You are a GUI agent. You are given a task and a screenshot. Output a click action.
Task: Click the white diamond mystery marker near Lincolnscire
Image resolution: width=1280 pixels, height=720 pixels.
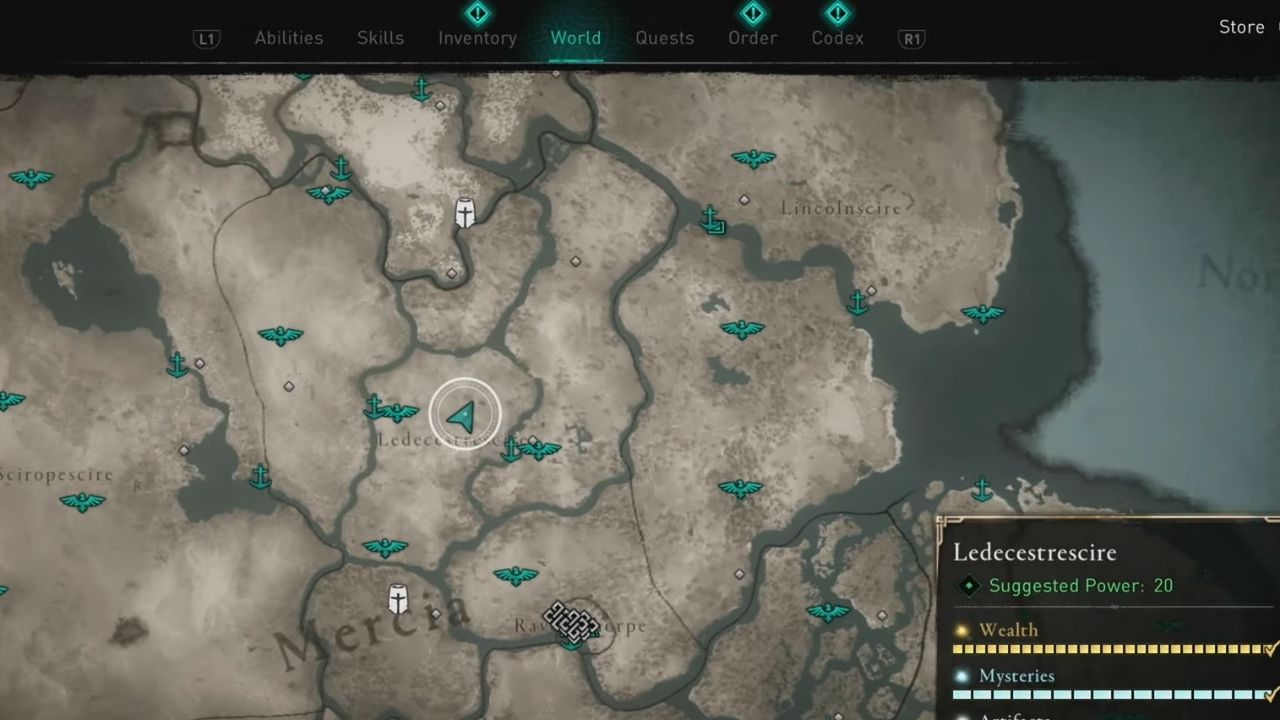743,199
